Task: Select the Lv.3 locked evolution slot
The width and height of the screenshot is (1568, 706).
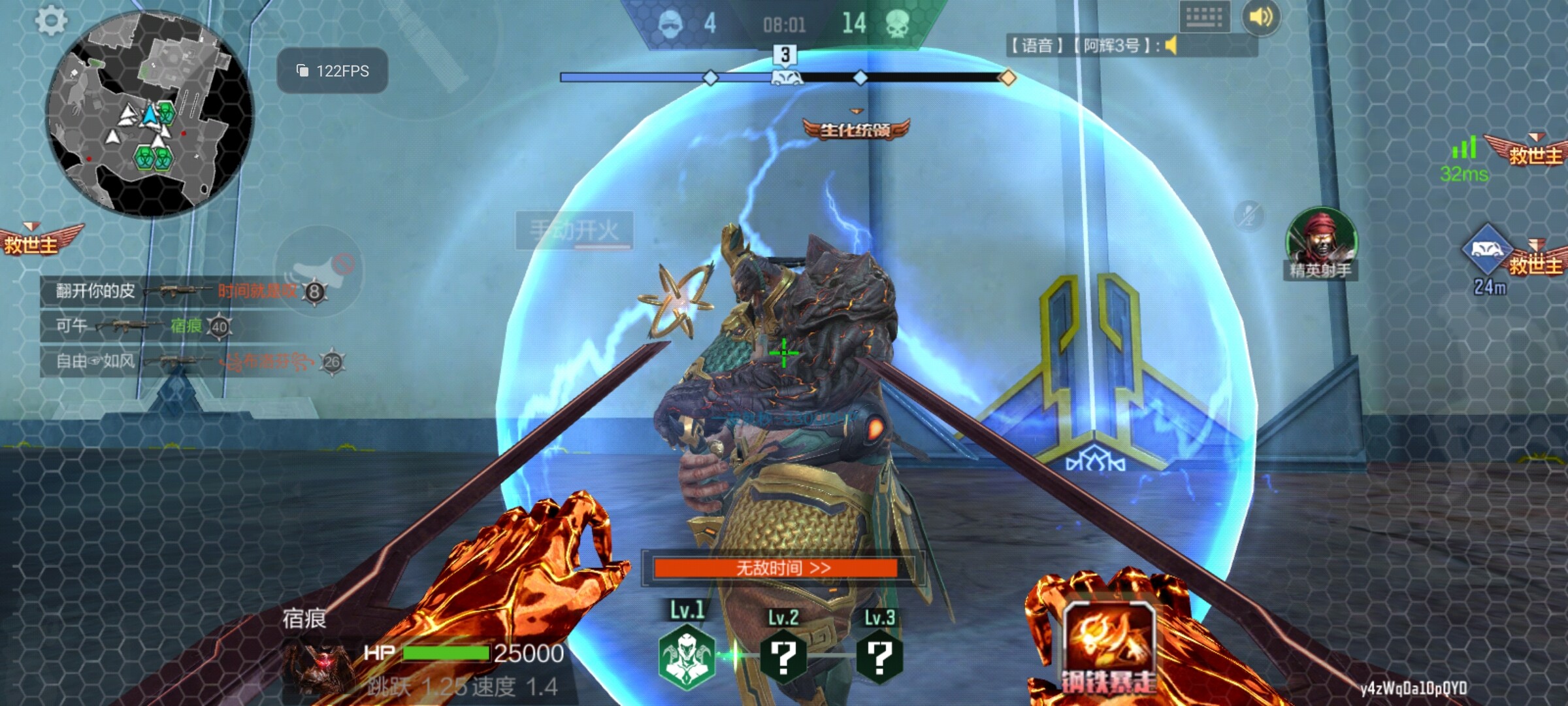Action: [879, 656]
